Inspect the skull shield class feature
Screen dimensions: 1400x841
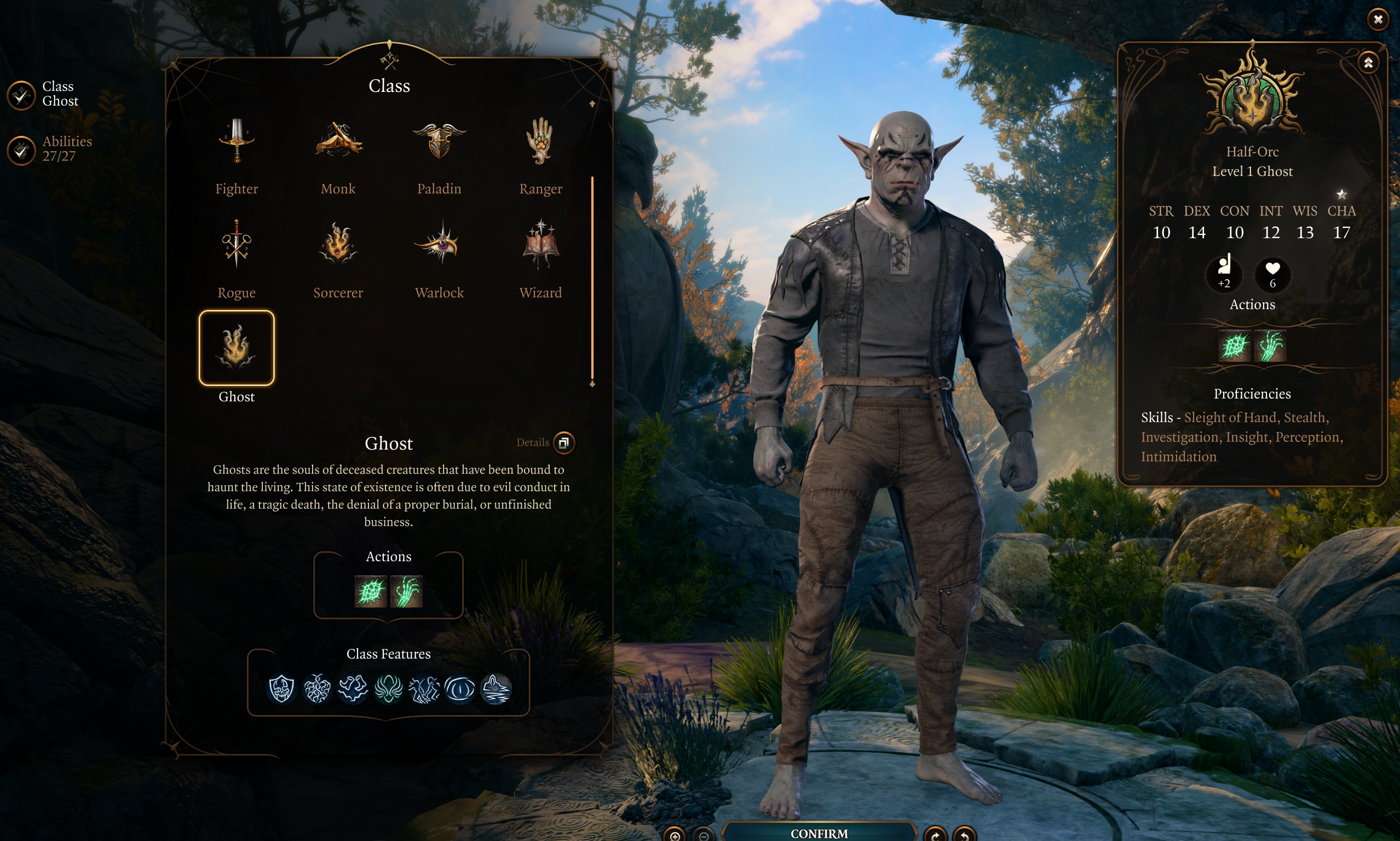(281, 689)
